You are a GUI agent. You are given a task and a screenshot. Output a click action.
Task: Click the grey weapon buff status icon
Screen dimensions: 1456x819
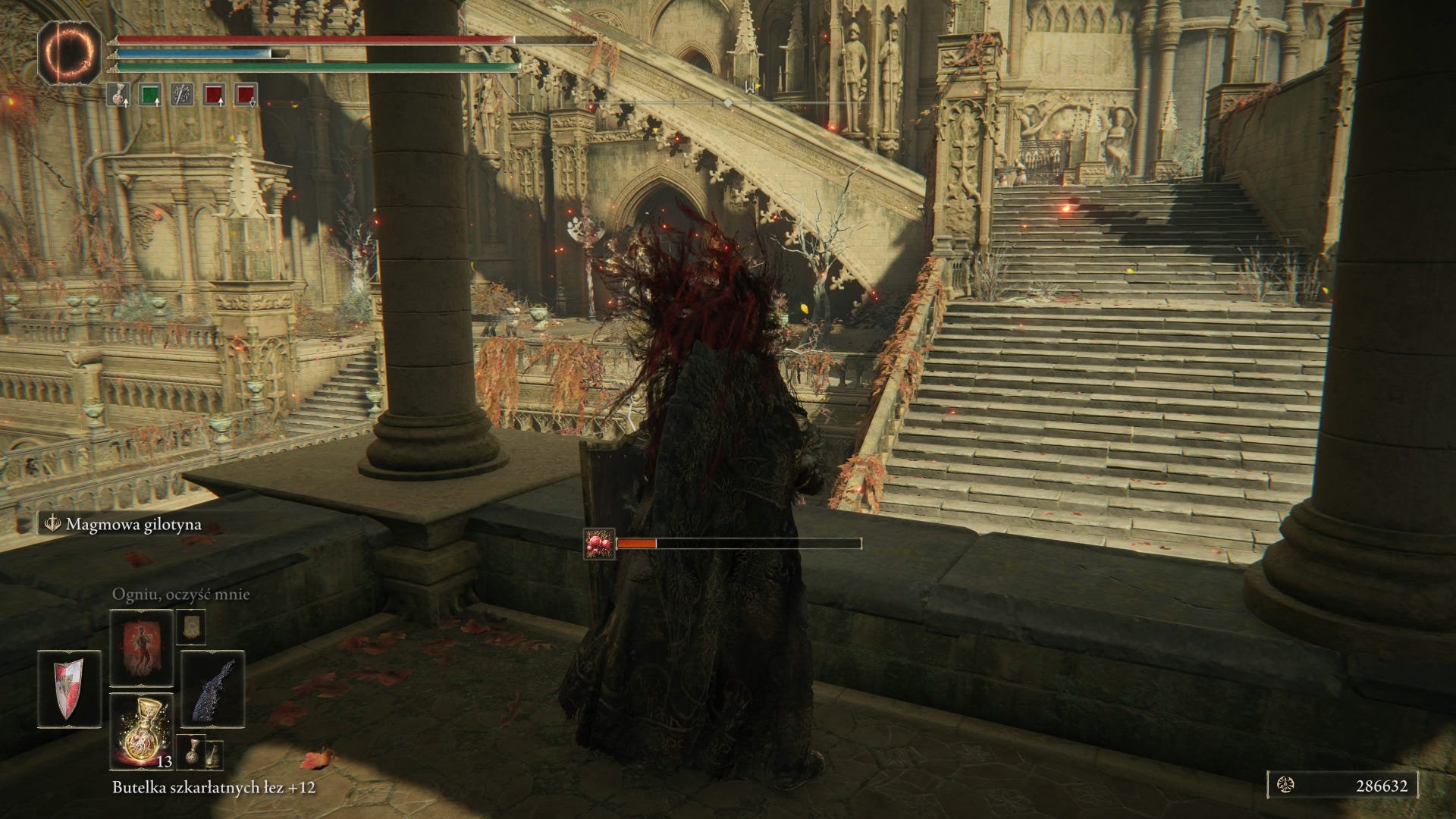coord(181,94)
